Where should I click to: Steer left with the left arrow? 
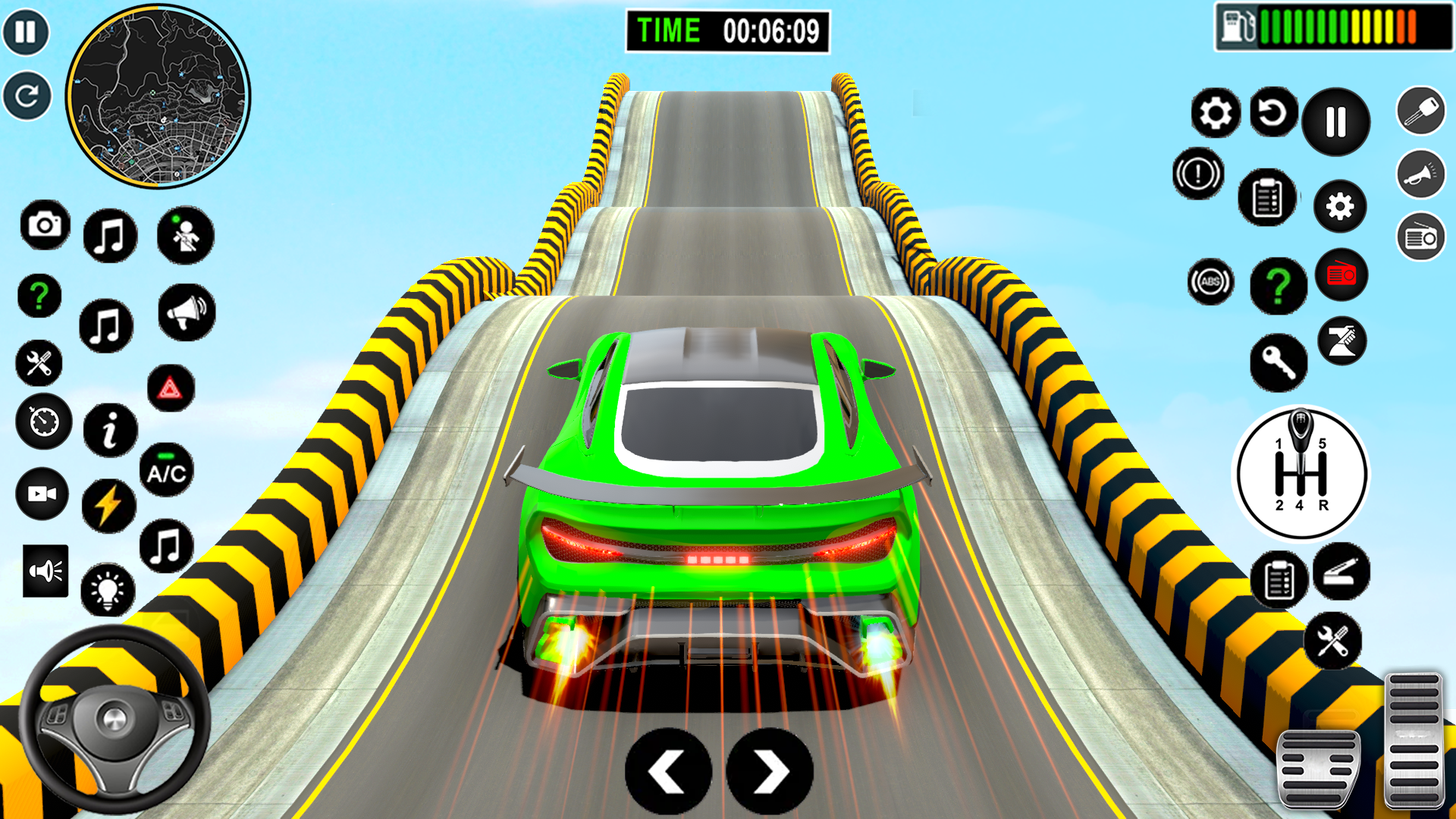click(667, 772)
